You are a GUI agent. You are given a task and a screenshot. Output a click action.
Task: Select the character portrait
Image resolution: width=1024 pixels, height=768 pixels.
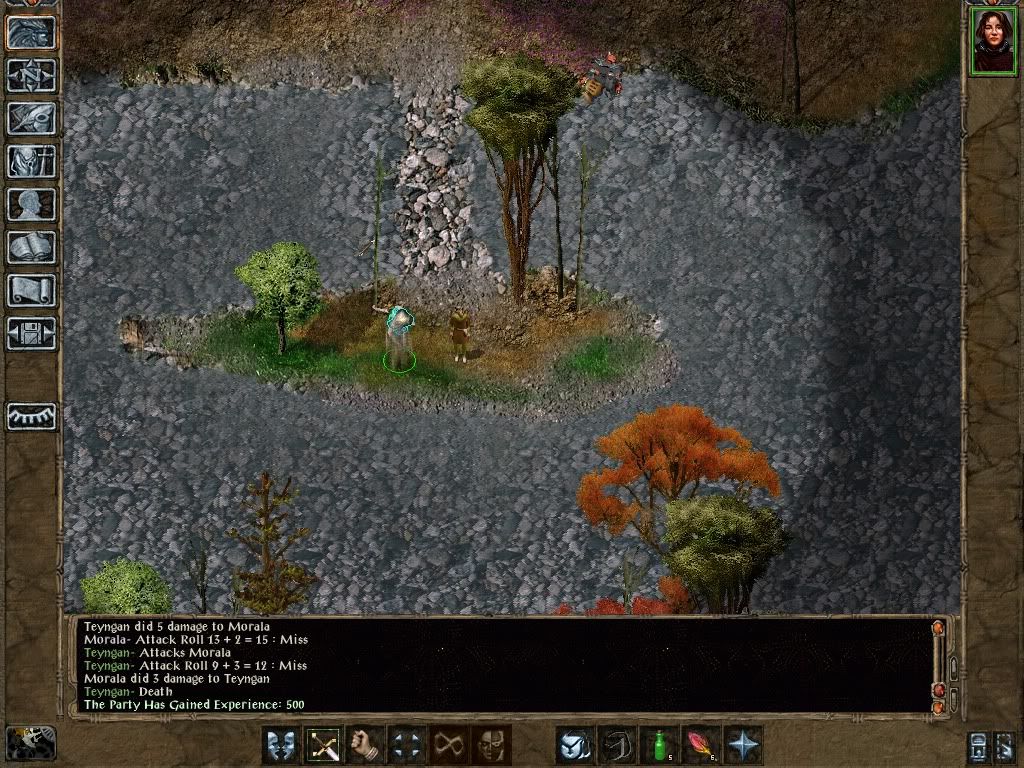[x=991, y=41]
